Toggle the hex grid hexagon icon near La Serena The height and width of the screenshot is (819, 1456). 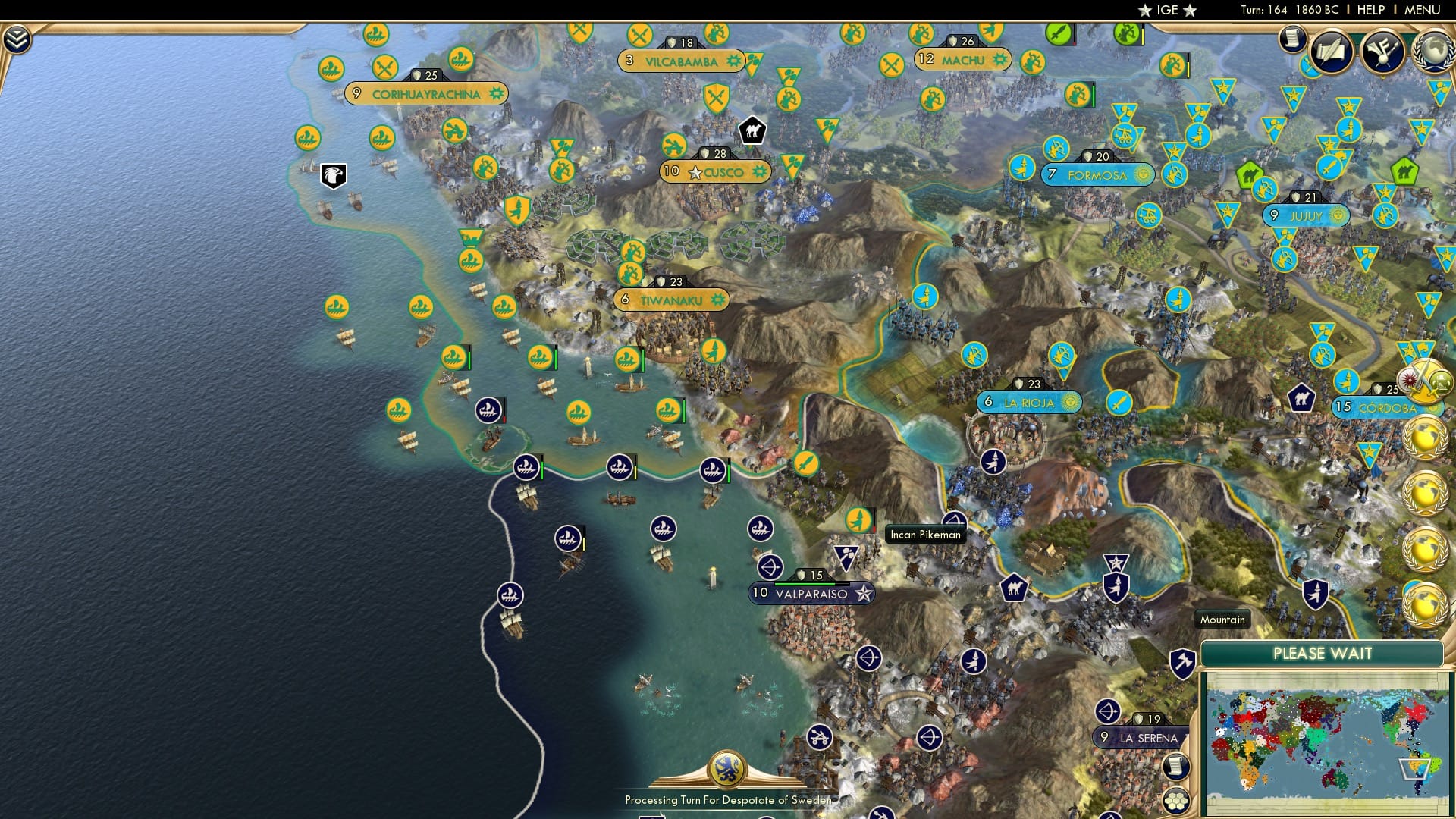click(1176, 801)
